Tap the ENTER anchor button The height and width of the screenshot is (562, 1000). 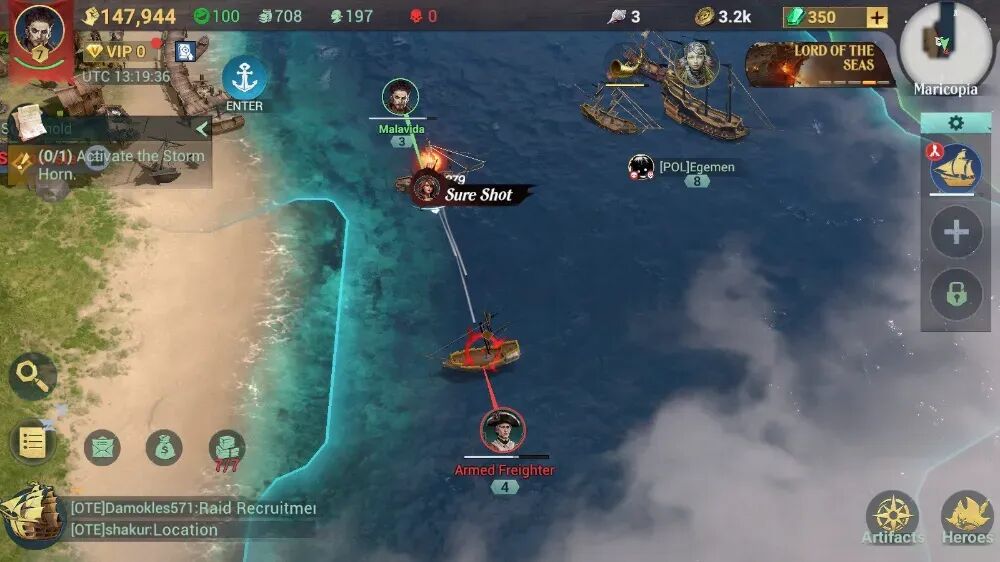click(x=244, y=83)
